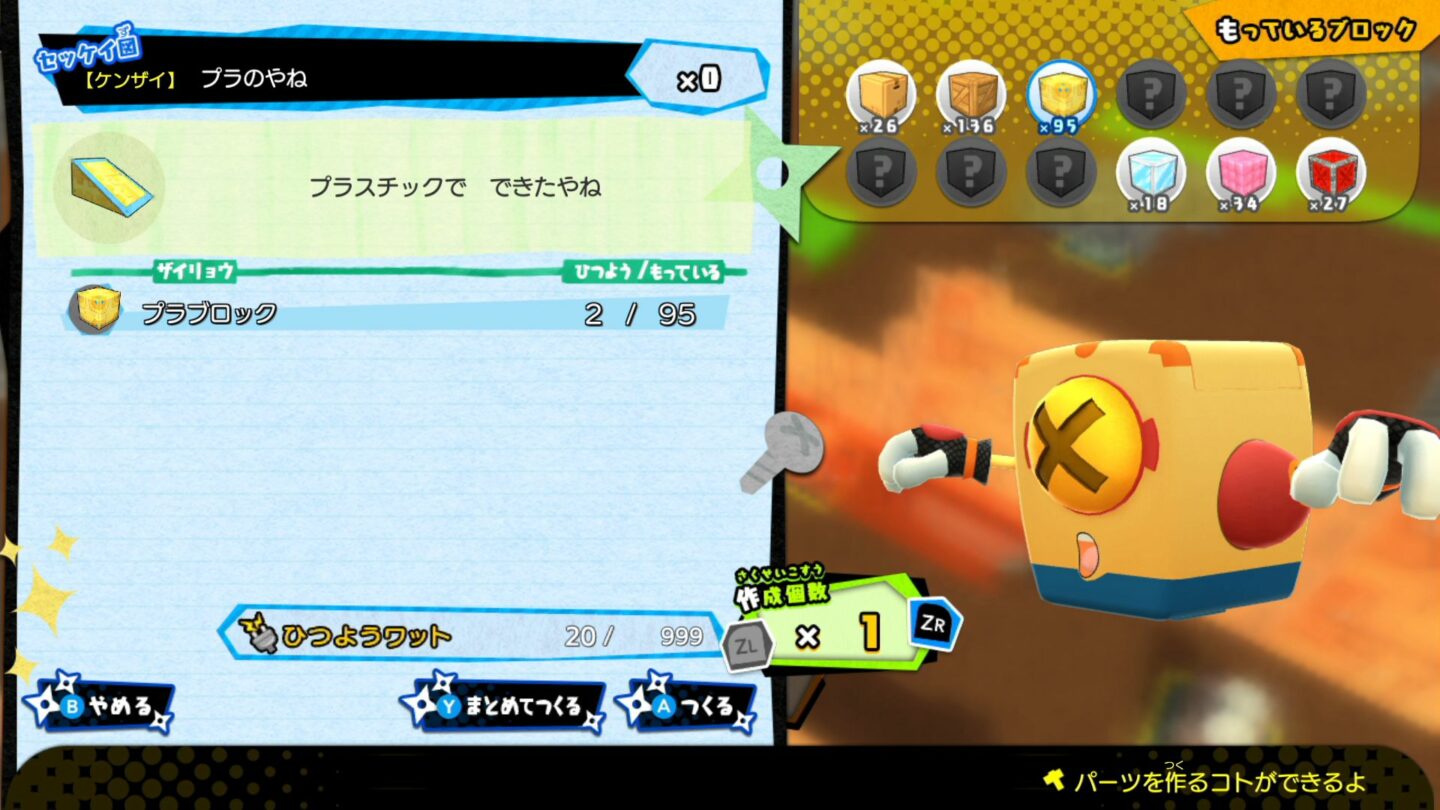This screenshot has width=1440, height=810.
Task: Select the ice block showing x18
Action: point(1152,174)
